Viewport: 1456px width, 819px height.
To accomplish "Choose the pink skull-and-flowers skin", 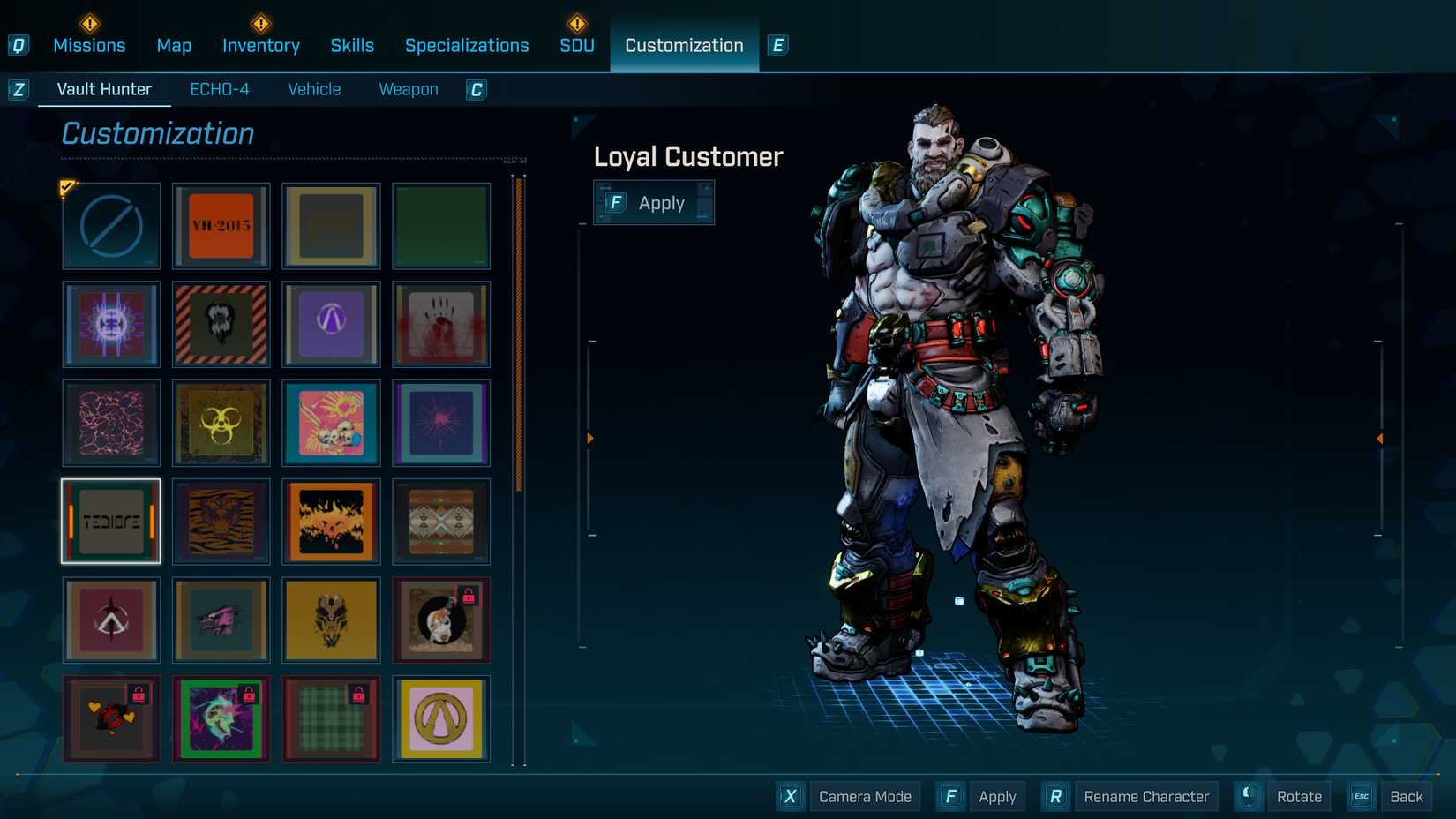I will (331, 424).
